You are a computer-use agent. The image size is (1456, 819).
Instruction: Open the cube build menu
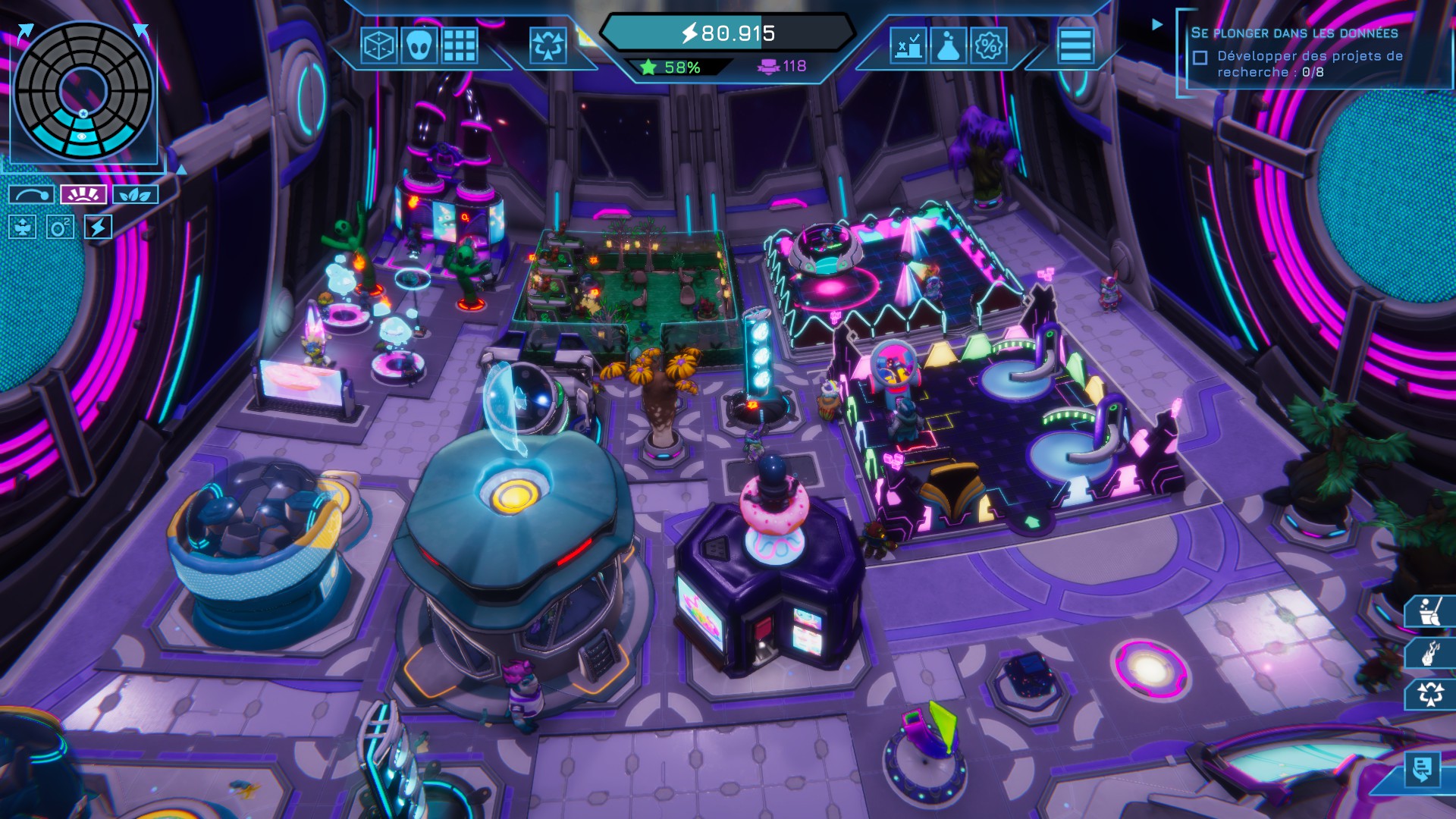[378, 46]
